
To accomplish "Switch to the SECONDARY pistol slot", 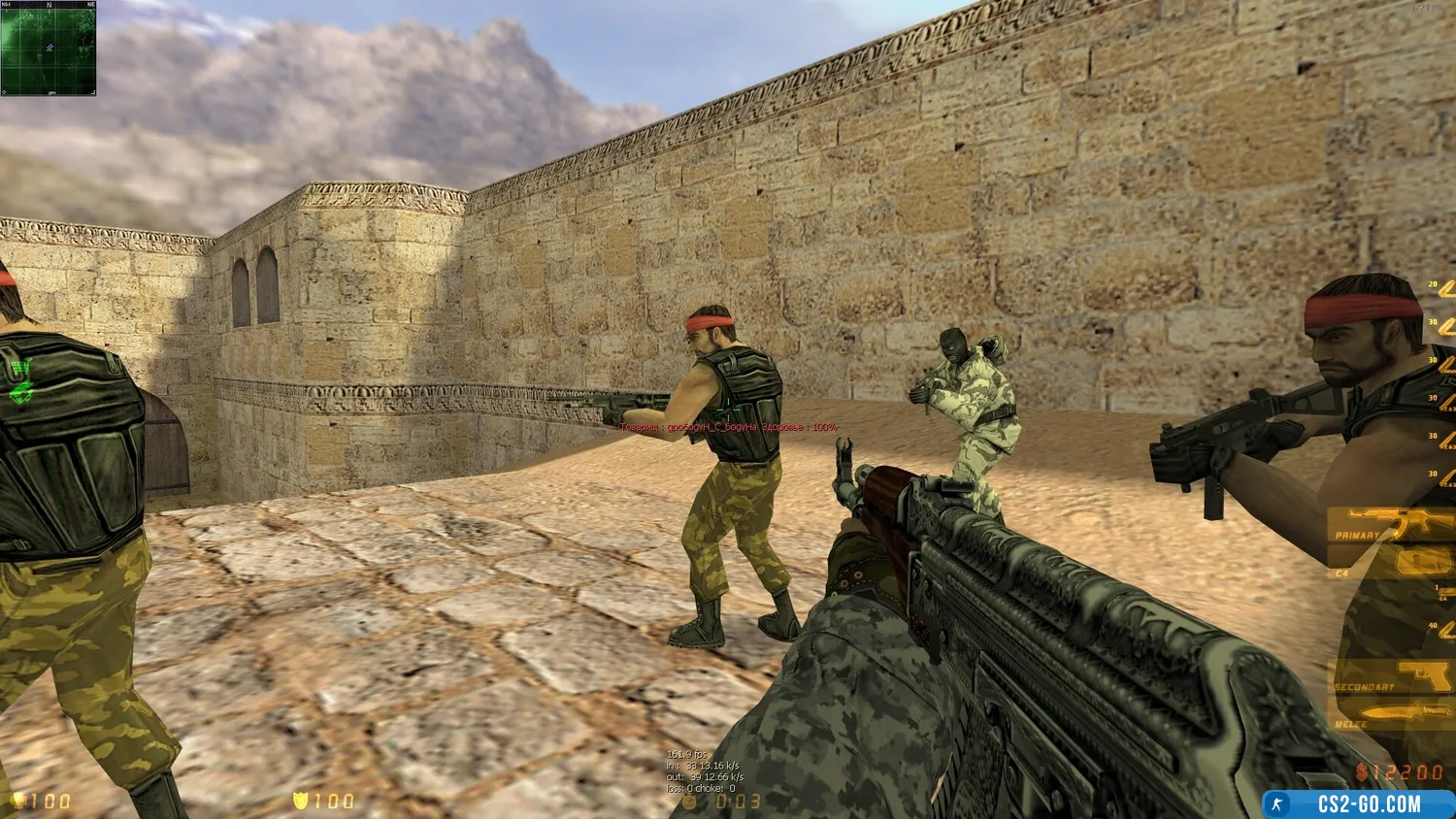I will 1390,677.
